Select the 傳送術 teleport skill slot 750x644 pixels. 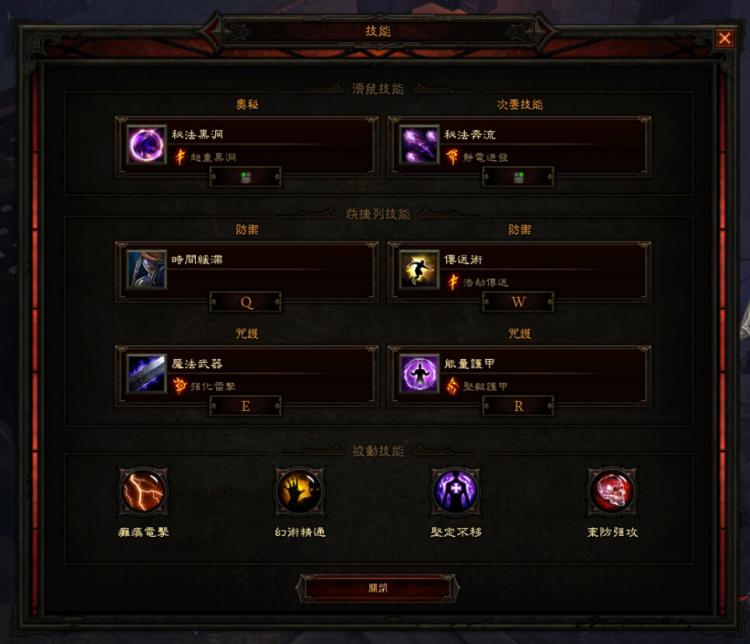click(x=518, y=270)
